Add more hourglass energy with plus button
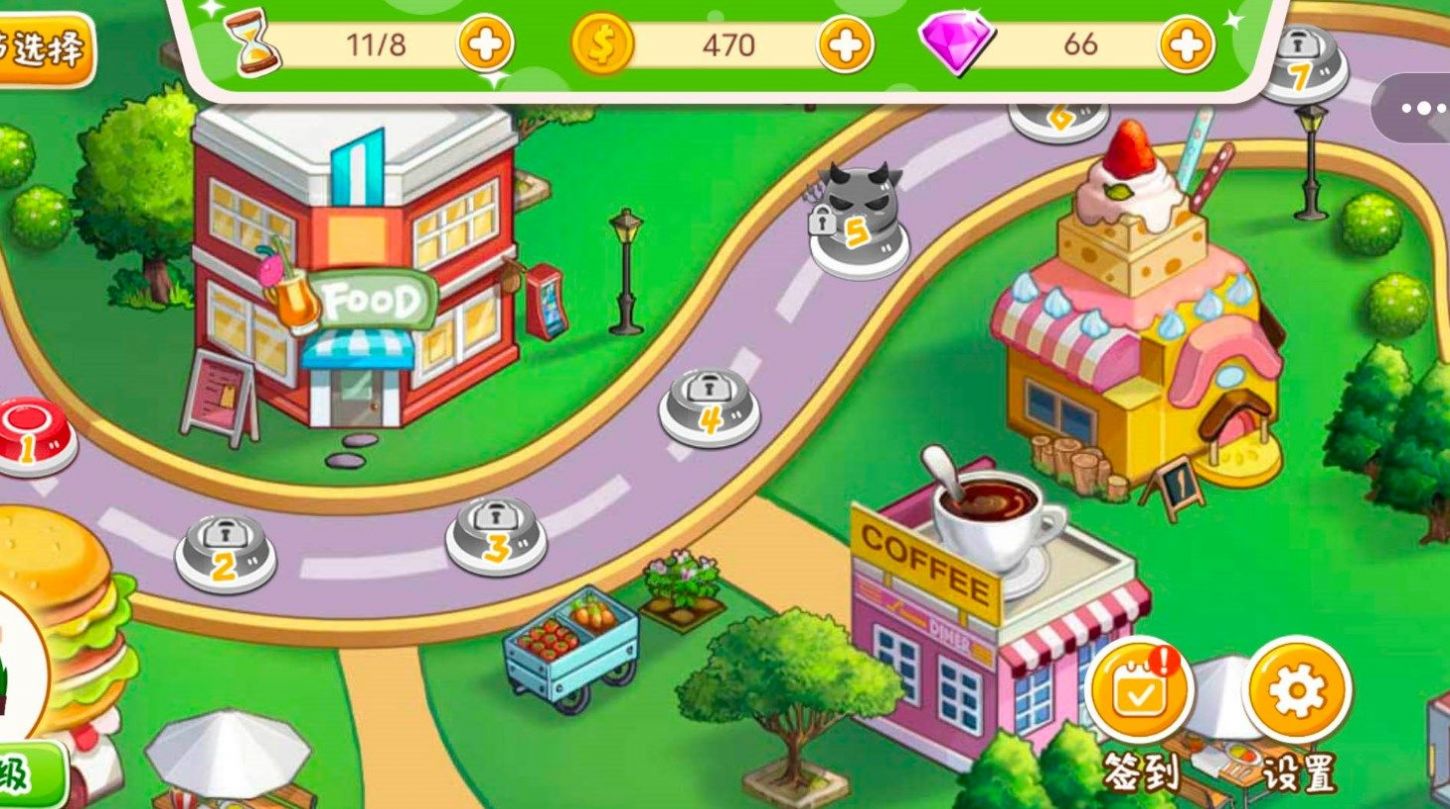The height and width of the screenshot is (809, 1450). tap(486, 44)
